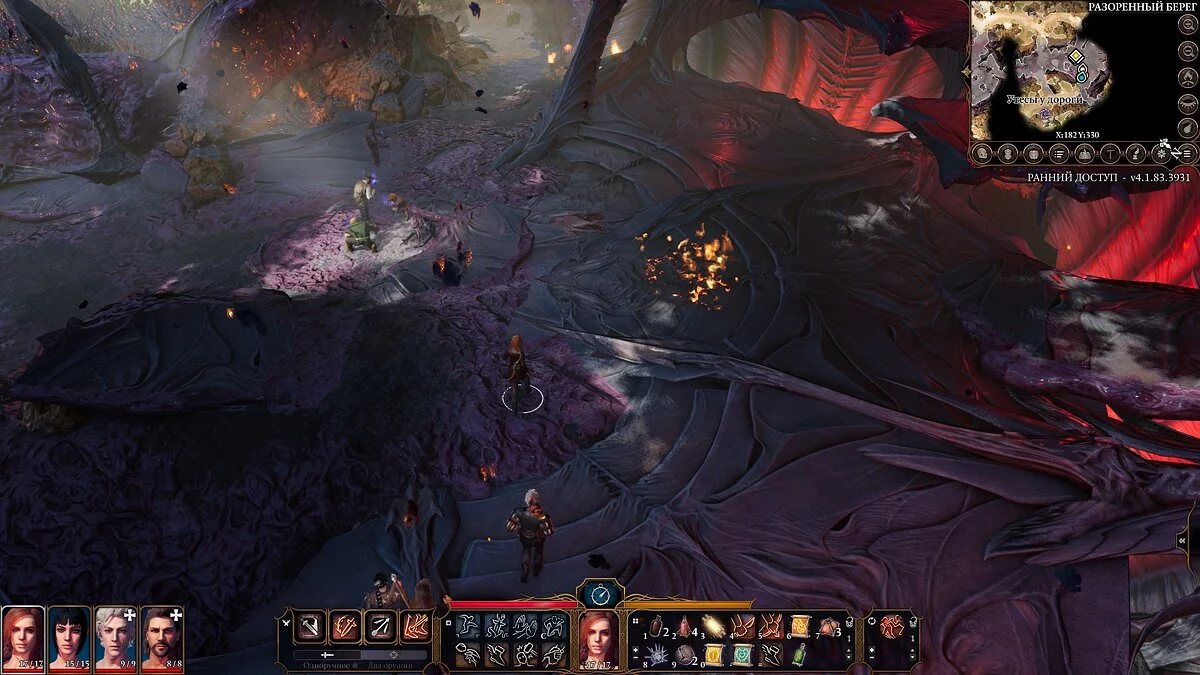Screen dimensions: 1200x675
Task: Switch to the bearded companion's portrait
Action: [x=161, y=637]
